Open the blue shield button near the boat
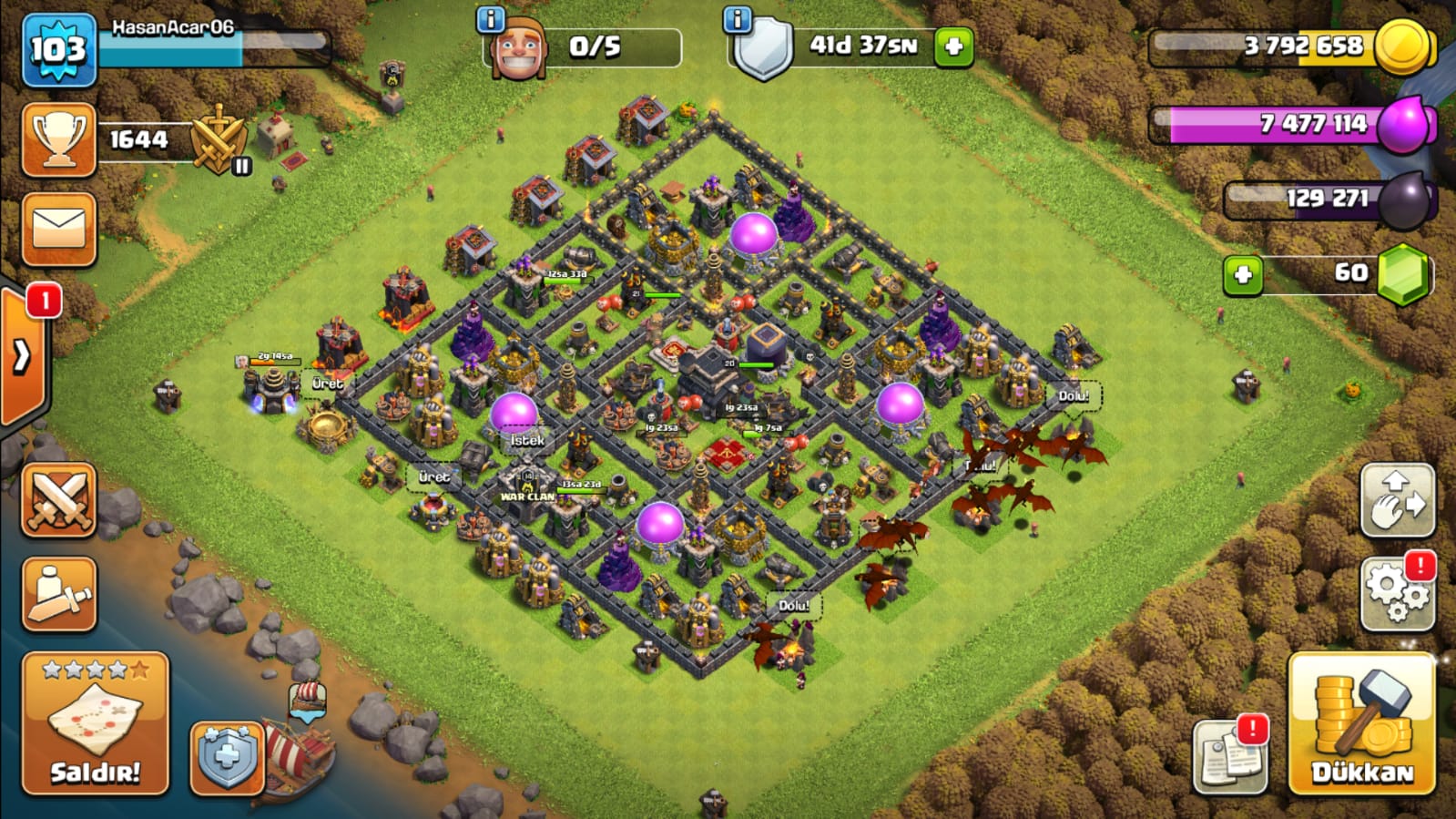This screenshot has width=1456, height=819. [227, 757]
